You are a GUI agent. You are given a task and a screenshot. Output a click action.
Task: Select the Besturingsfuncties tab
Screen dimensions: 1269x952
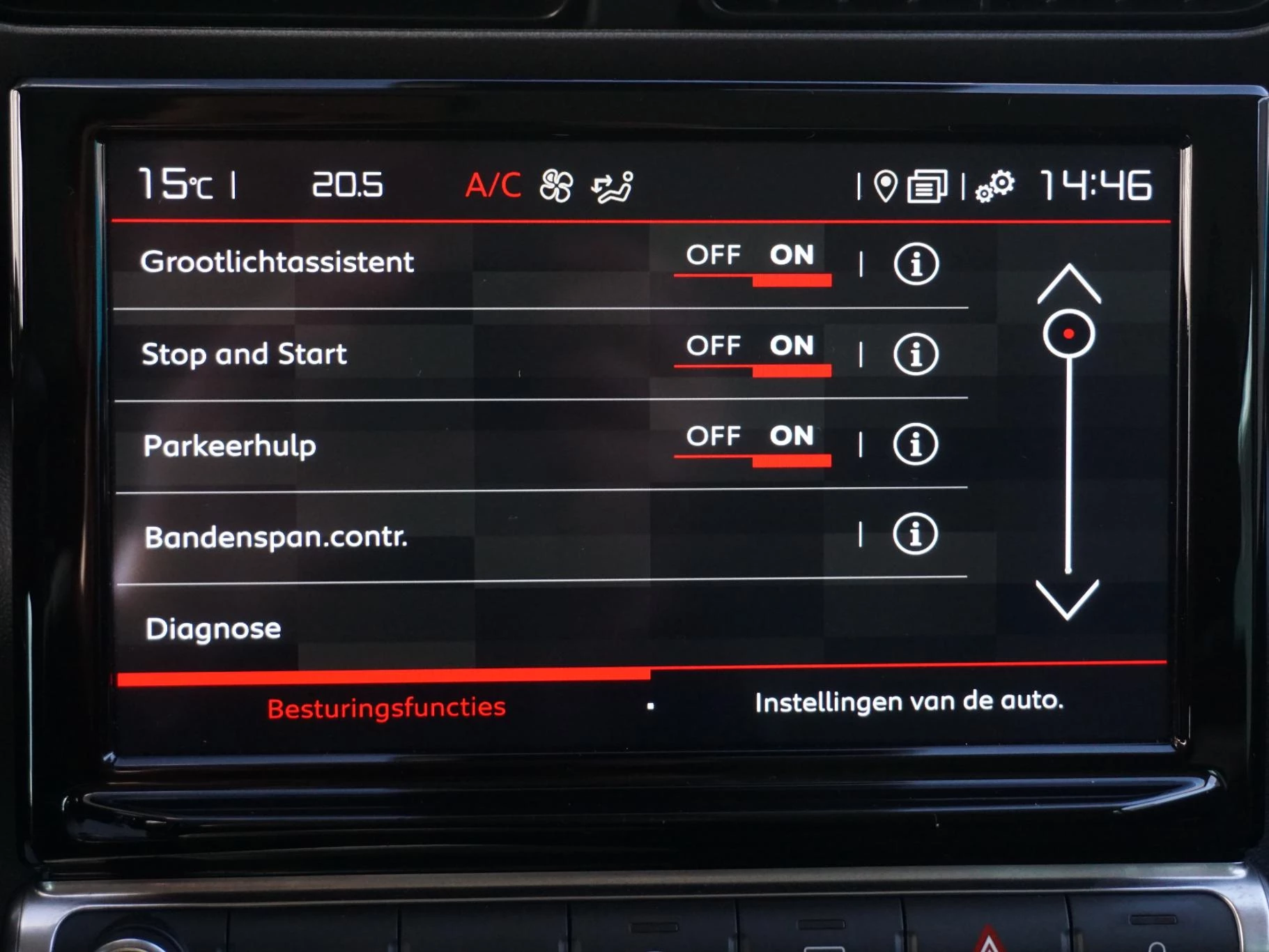click(385, 705)
